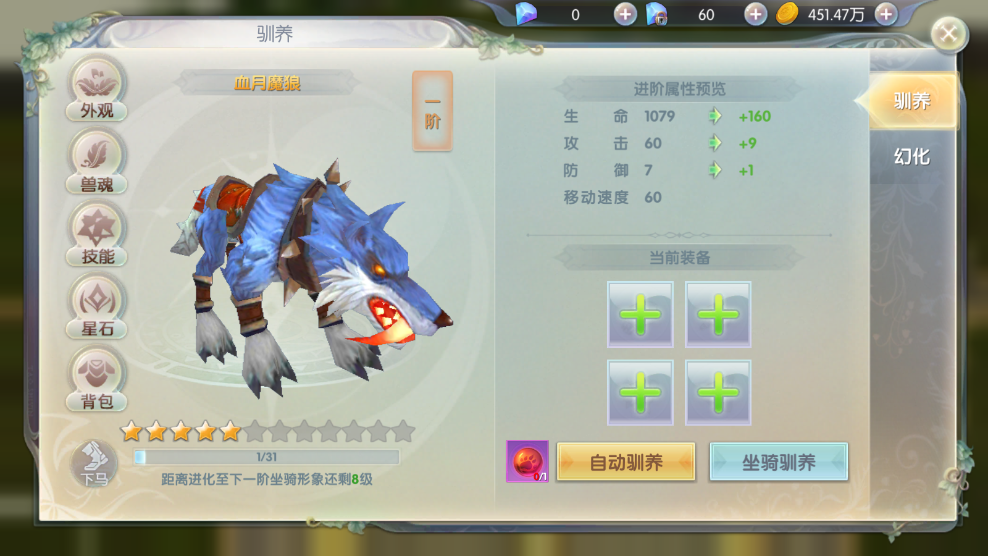The height and width of the screenshot is (556, 988).
Task: Open the 背包 bag section
Action: coord(97,379)
